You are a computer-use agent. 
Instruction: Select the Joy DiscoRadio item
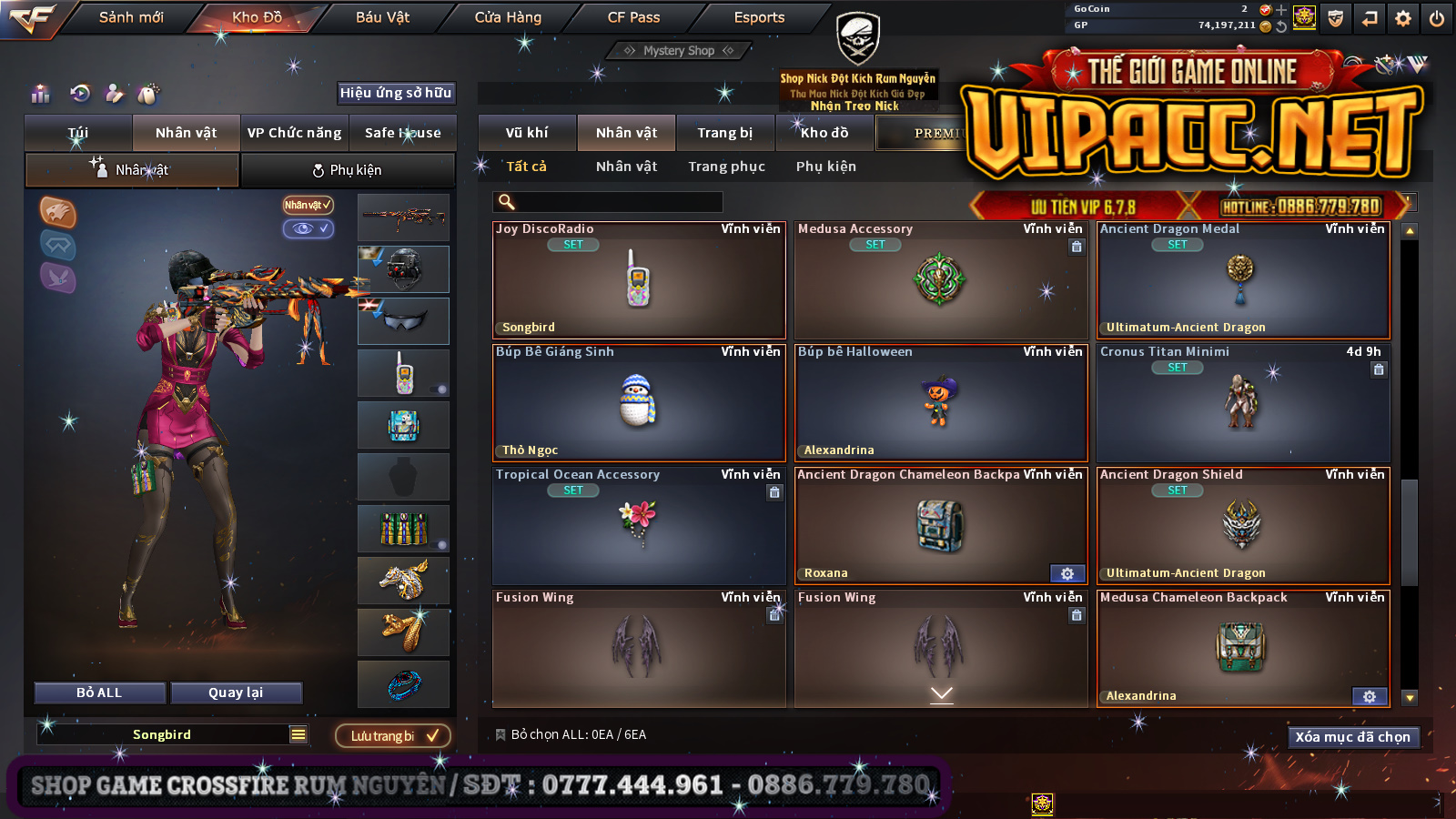[638, 280]
